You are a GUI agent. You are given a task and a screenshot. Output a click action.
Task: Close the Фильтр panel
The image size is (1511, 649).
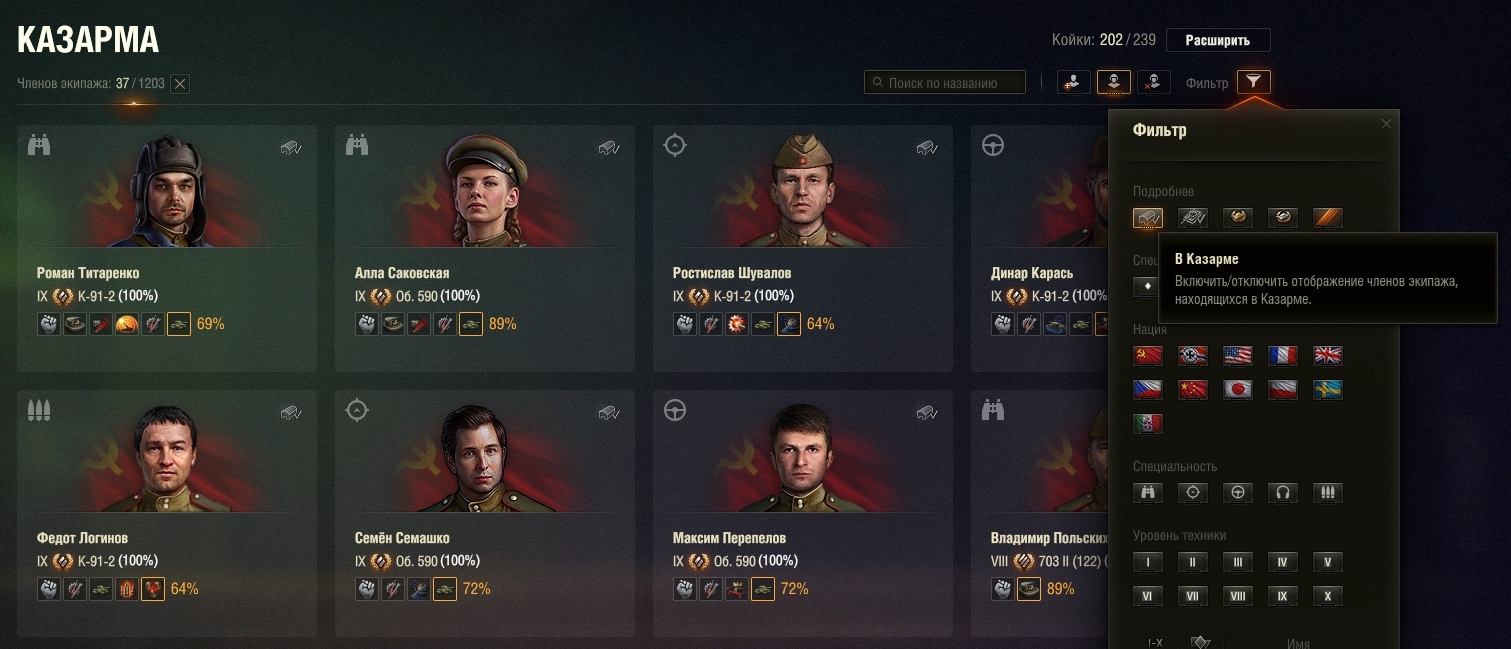coord(1385,124)
